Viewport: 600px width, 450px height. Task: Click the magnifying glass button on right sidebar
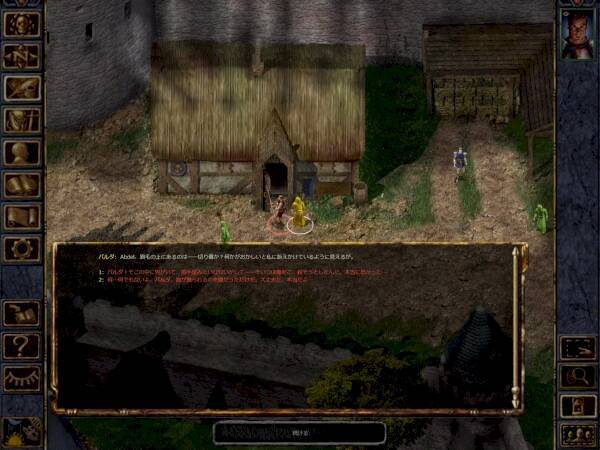click(578, 377)
